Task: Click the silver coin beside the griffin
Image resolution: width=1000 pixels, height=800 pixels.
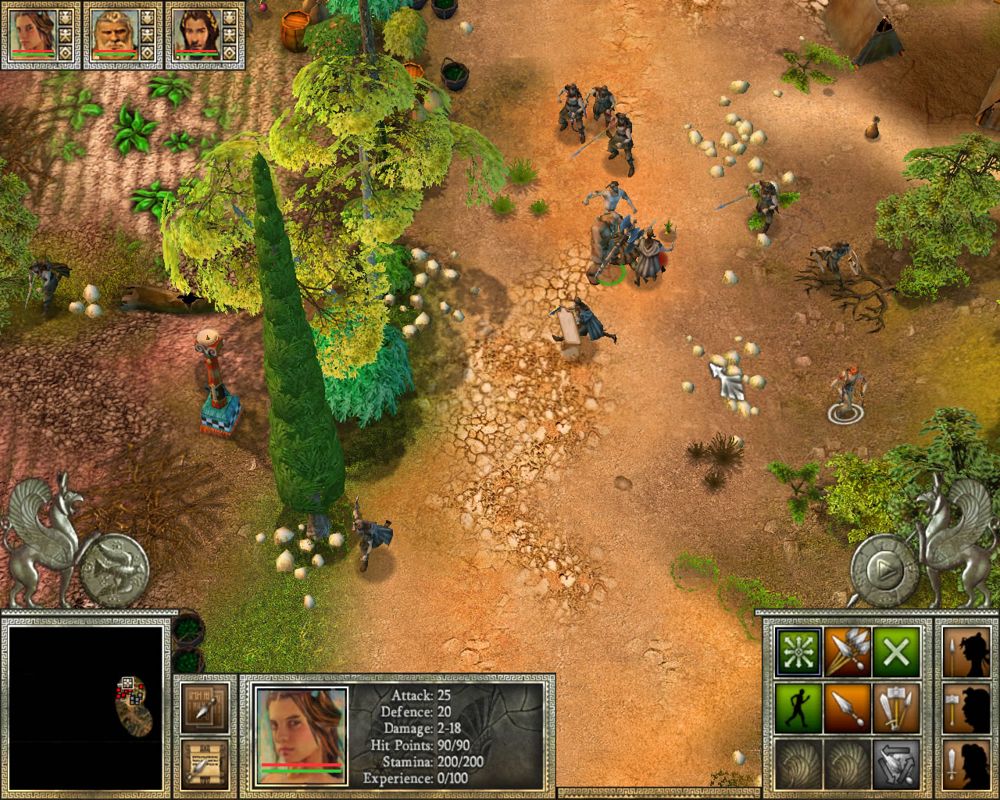Action: coord(113,570)
